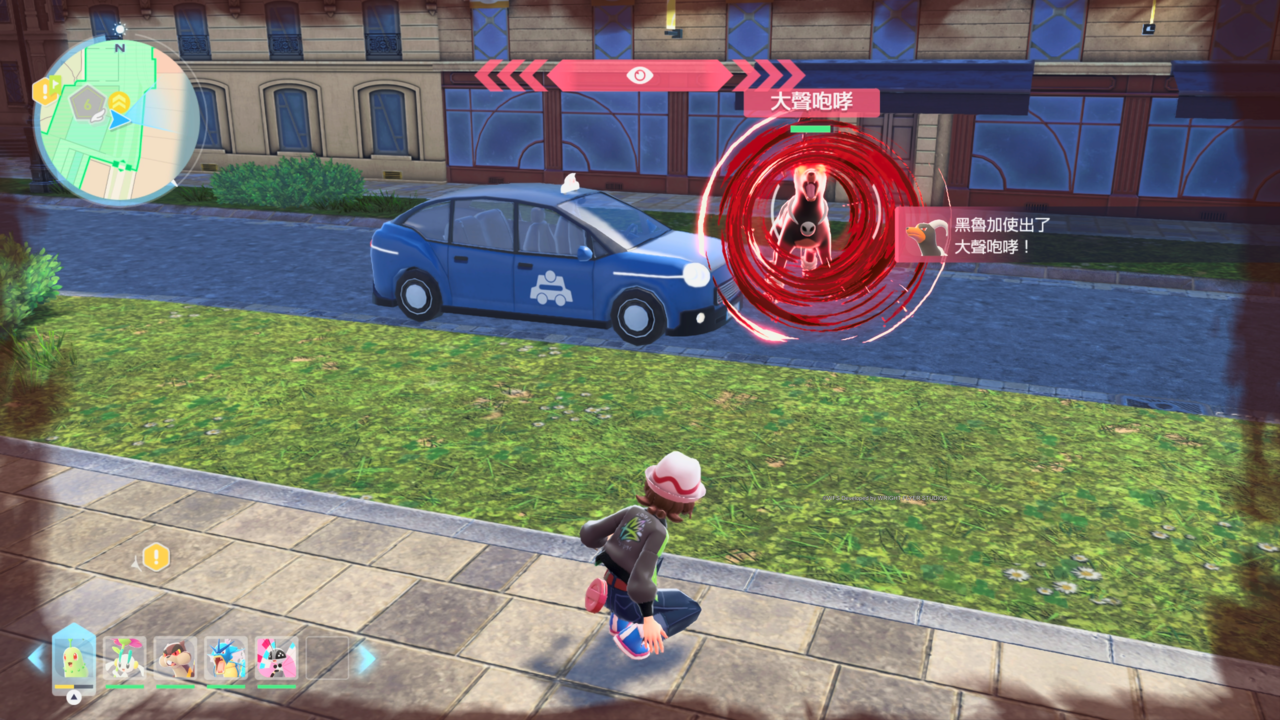Cycle party right with the arrow
Screen dimensions: 1280x720
coord(366,658)
